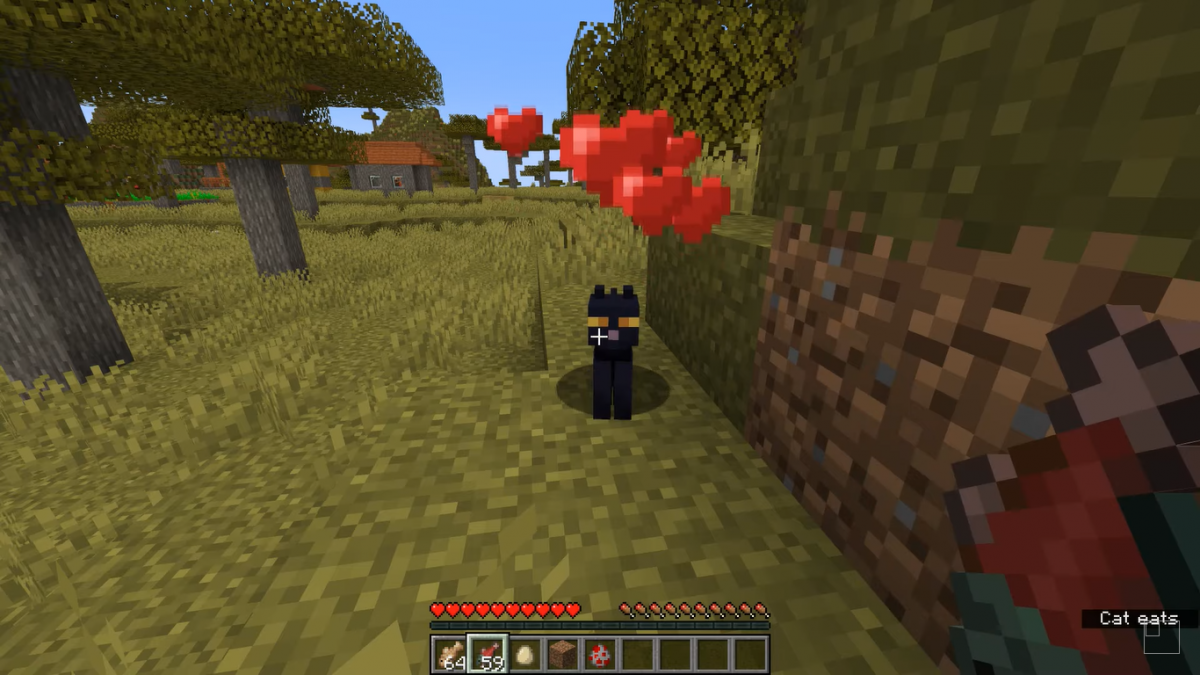Select the raw cod stack of 64
Image resolution: width=1200 pixels, height=675 pixels.
pyautogui.click(x=450, y=654)
